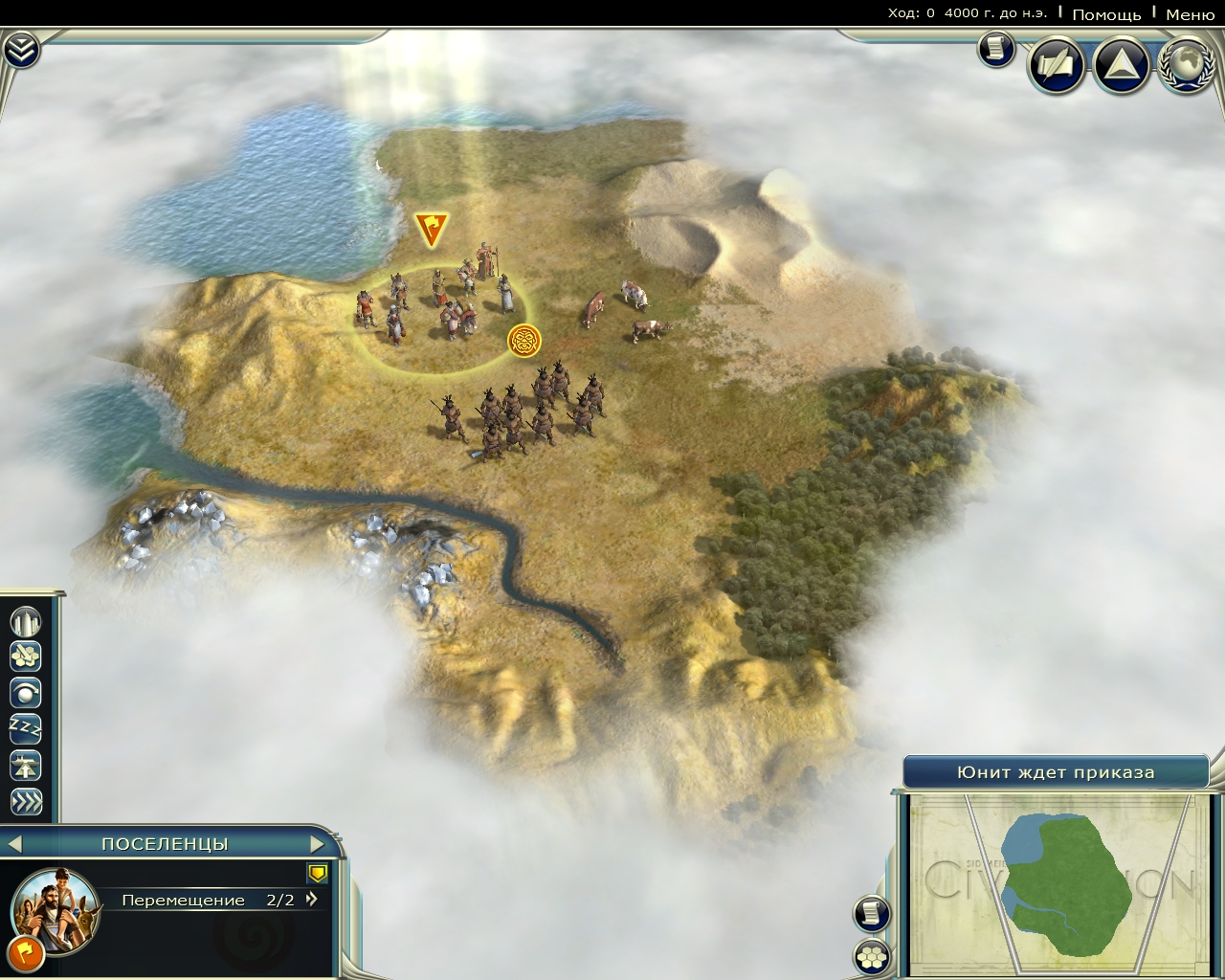Click the "Юнит ждет приказа" button

1056,772
